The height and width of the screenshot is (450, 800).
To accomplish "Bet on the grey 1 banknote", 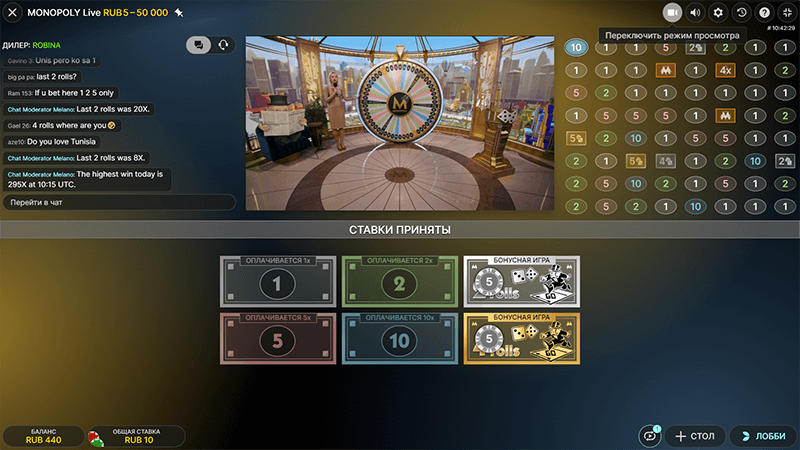I will [x=277, y=282].
